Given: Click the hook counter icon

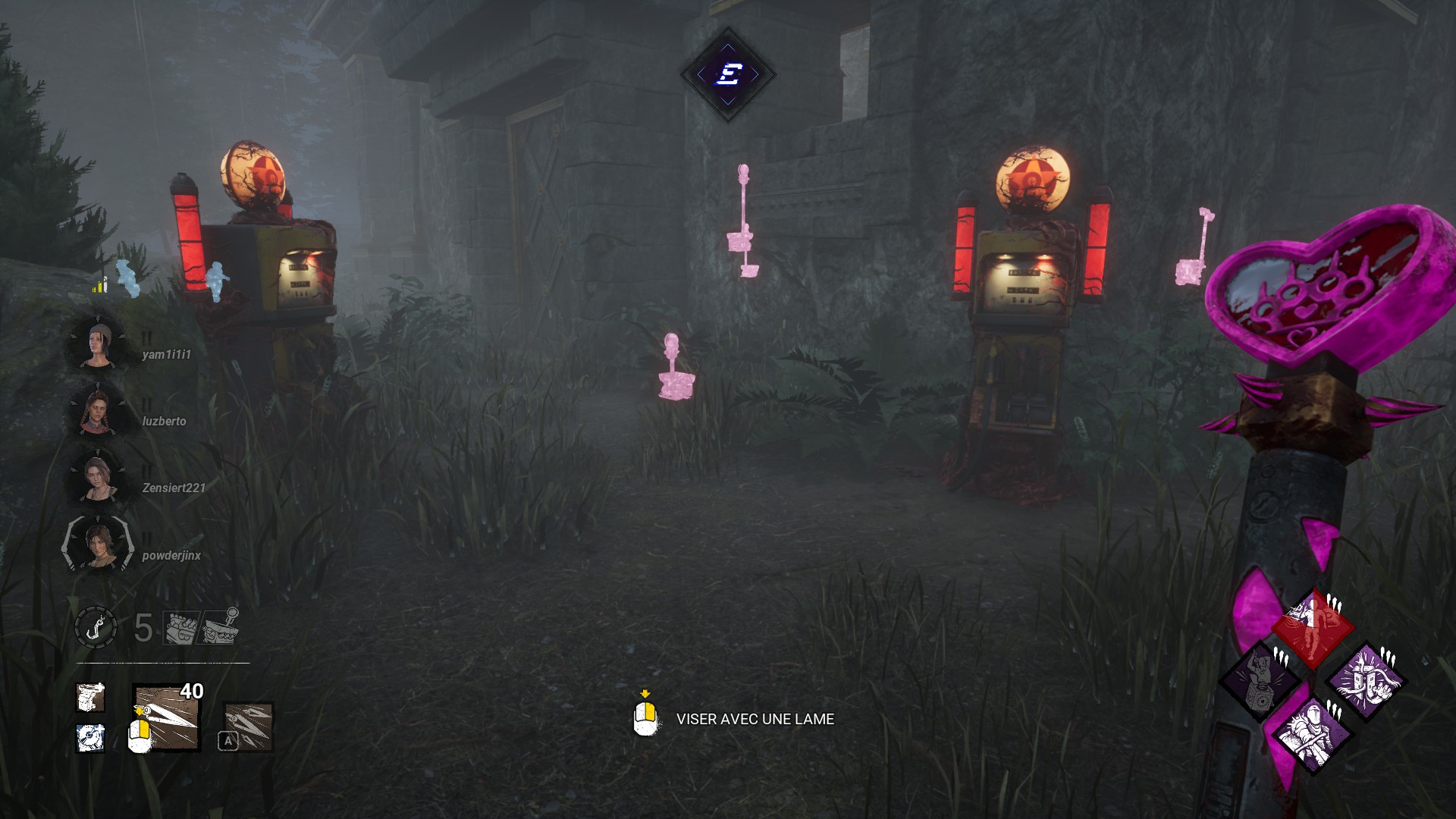Looking at the screenshot, I should click(x=96, y=628).
